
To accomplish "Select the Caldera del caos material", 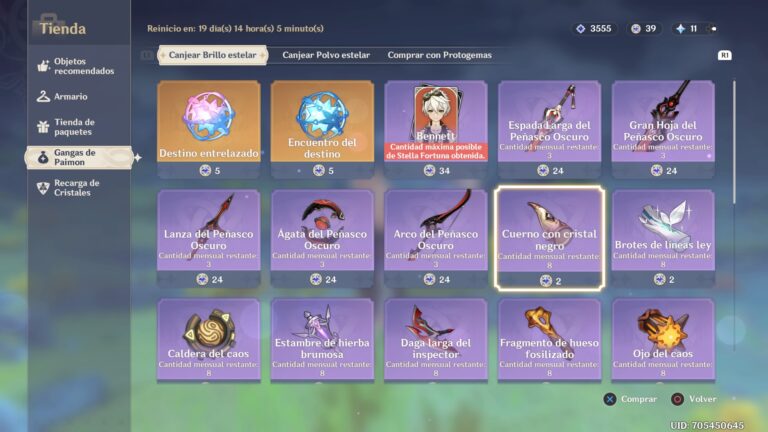I will (x=208, y=339).
